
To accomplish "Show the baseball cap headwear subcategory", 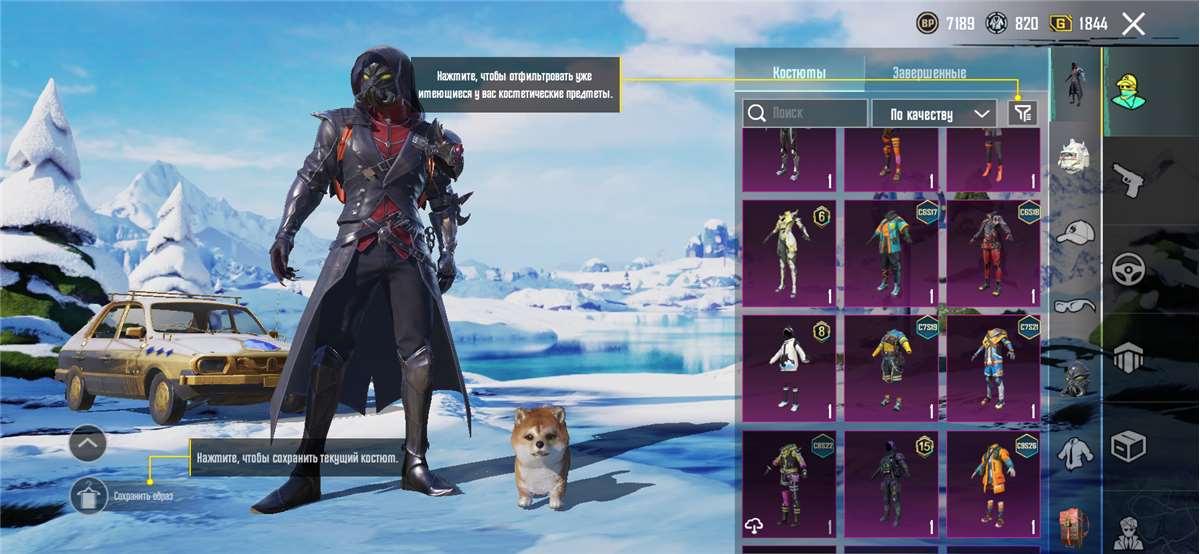I will click(x=1076, y=231).
